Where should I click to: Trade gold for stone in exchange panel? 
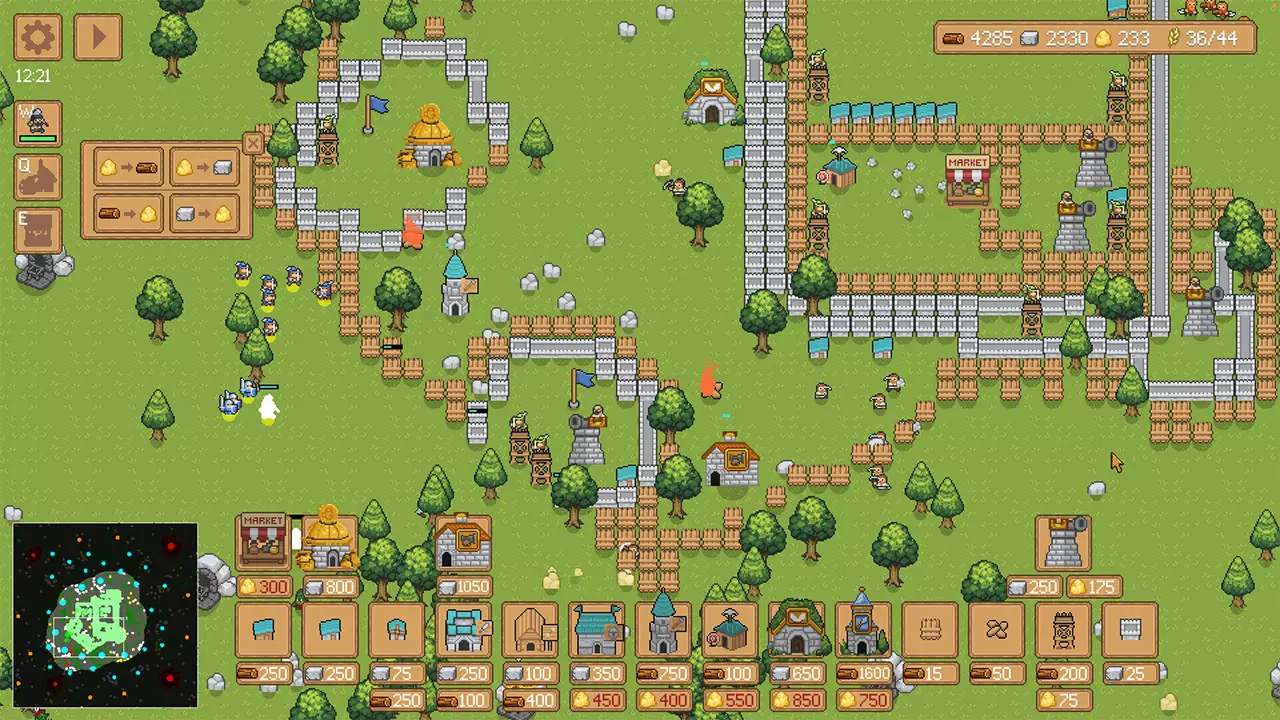point(205,167)
